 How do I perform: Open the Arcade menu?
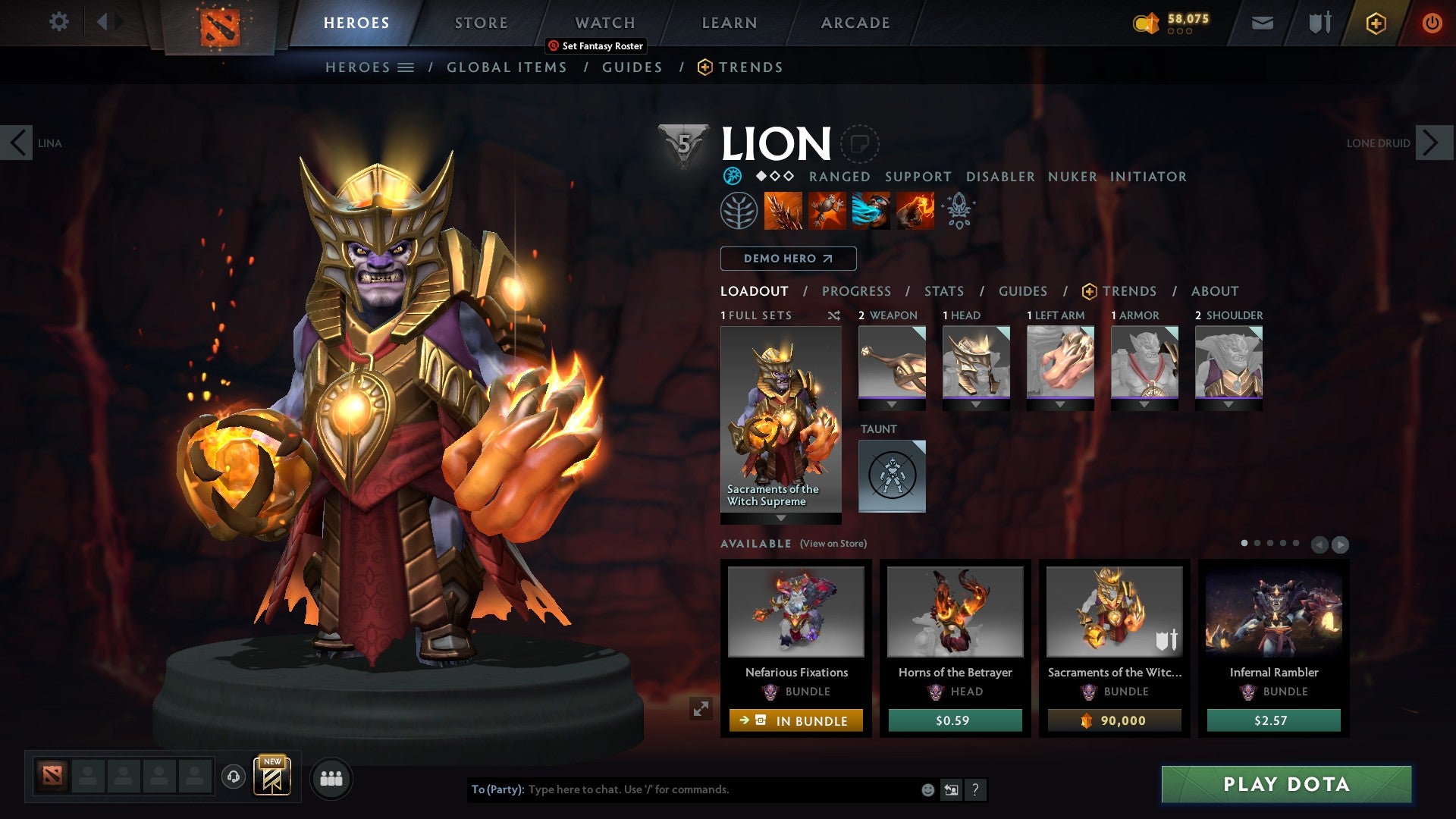pyautogui.click(x=855, y=23)
